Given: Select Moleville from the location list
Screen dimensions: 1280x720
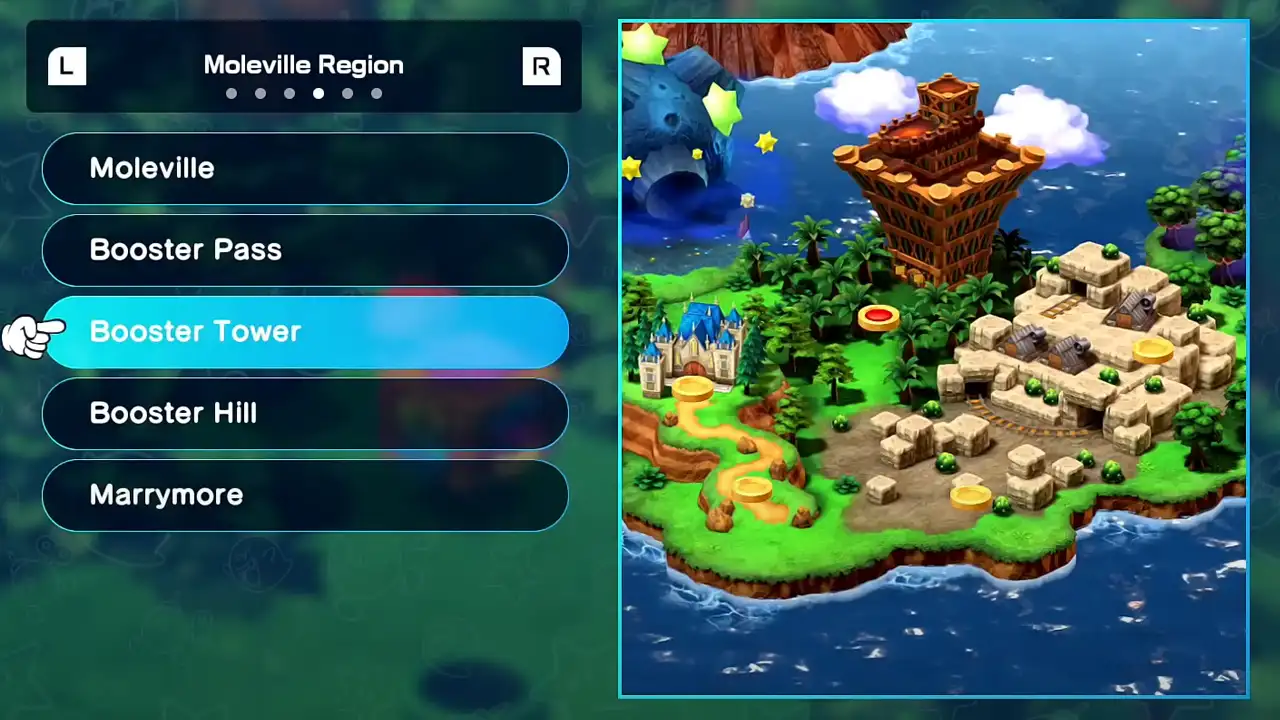Looking at the screenshot, I should click(x=305, y=168).
